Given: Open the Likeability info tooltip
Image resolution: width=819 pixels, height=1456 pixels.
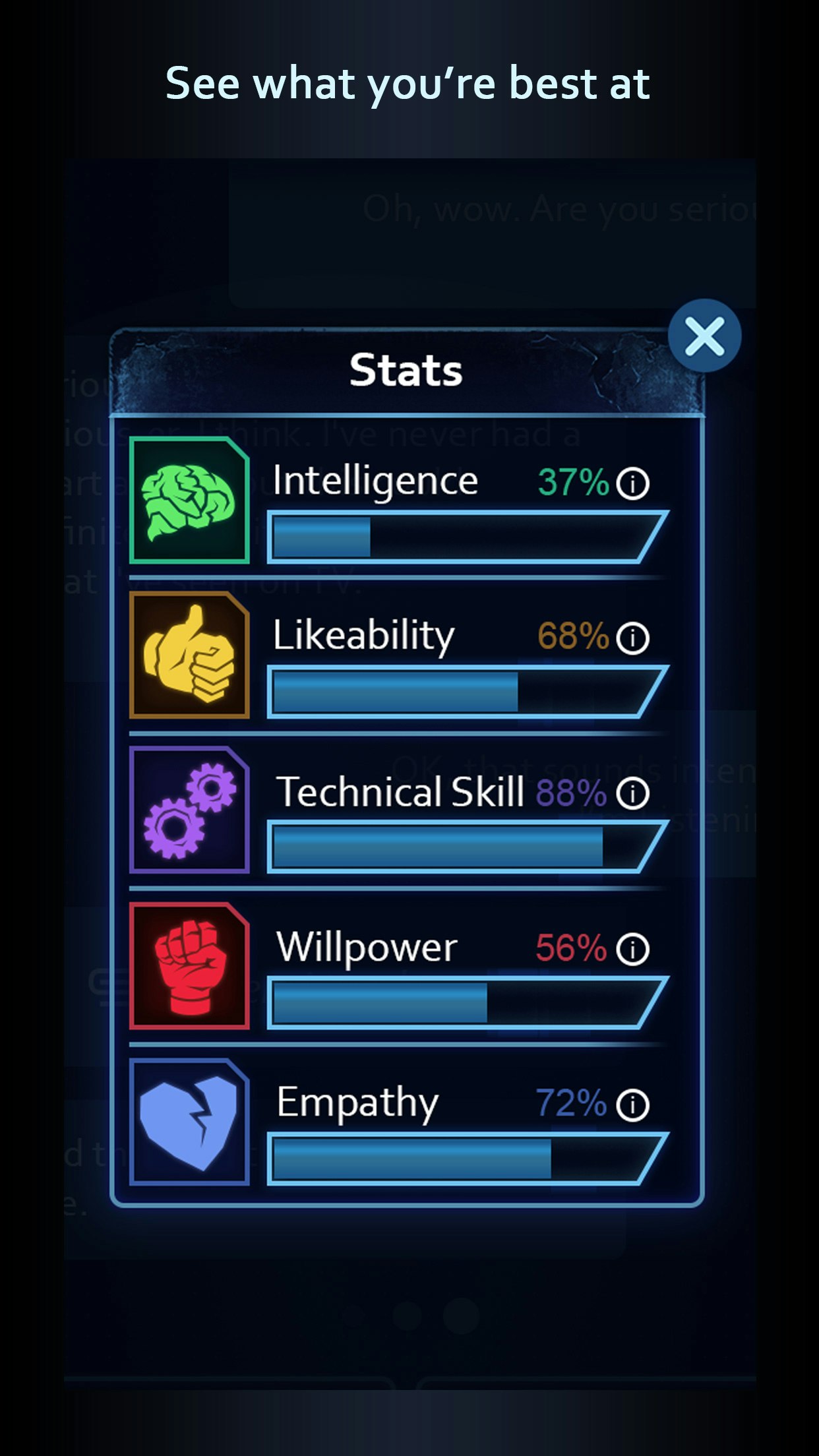Looking at the screenshot, I should (633, 638).
